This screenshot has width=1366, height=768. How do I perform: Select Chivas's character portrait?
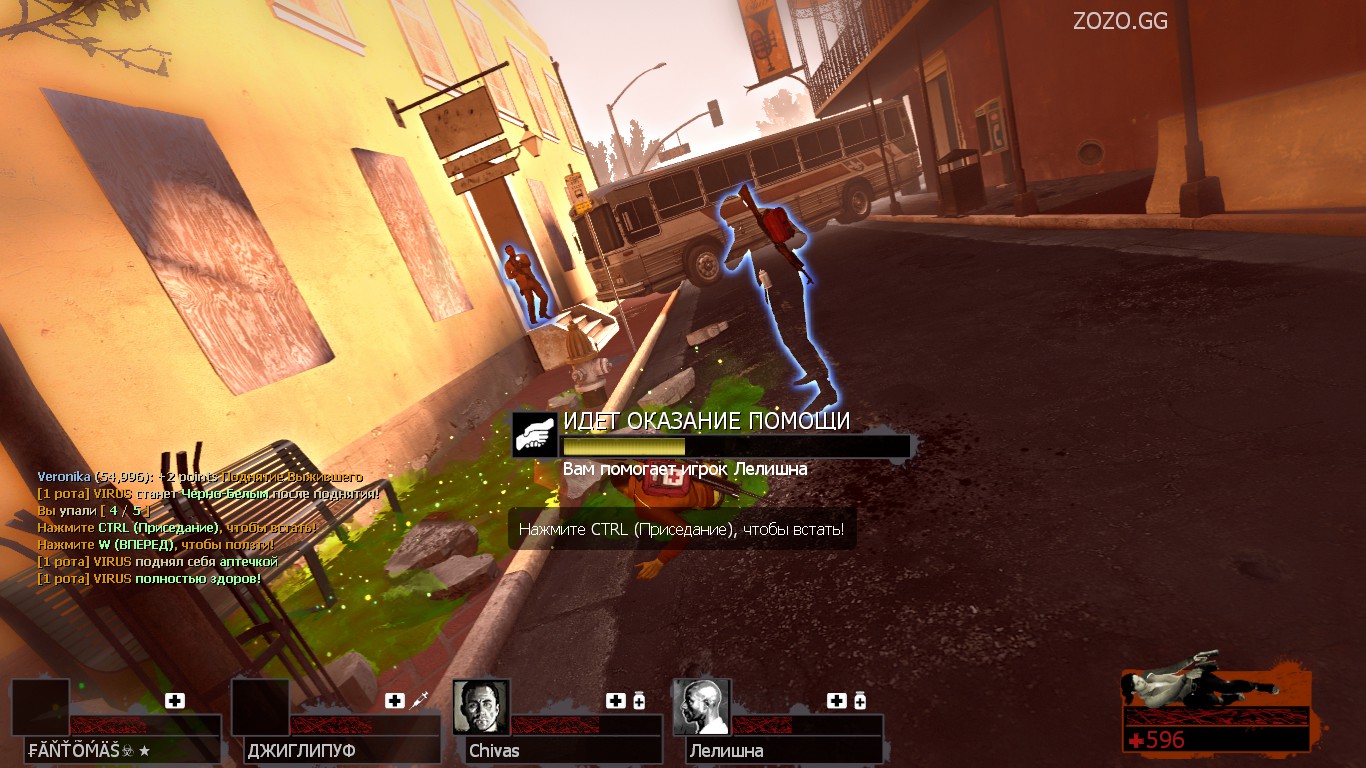coord(482,707)
